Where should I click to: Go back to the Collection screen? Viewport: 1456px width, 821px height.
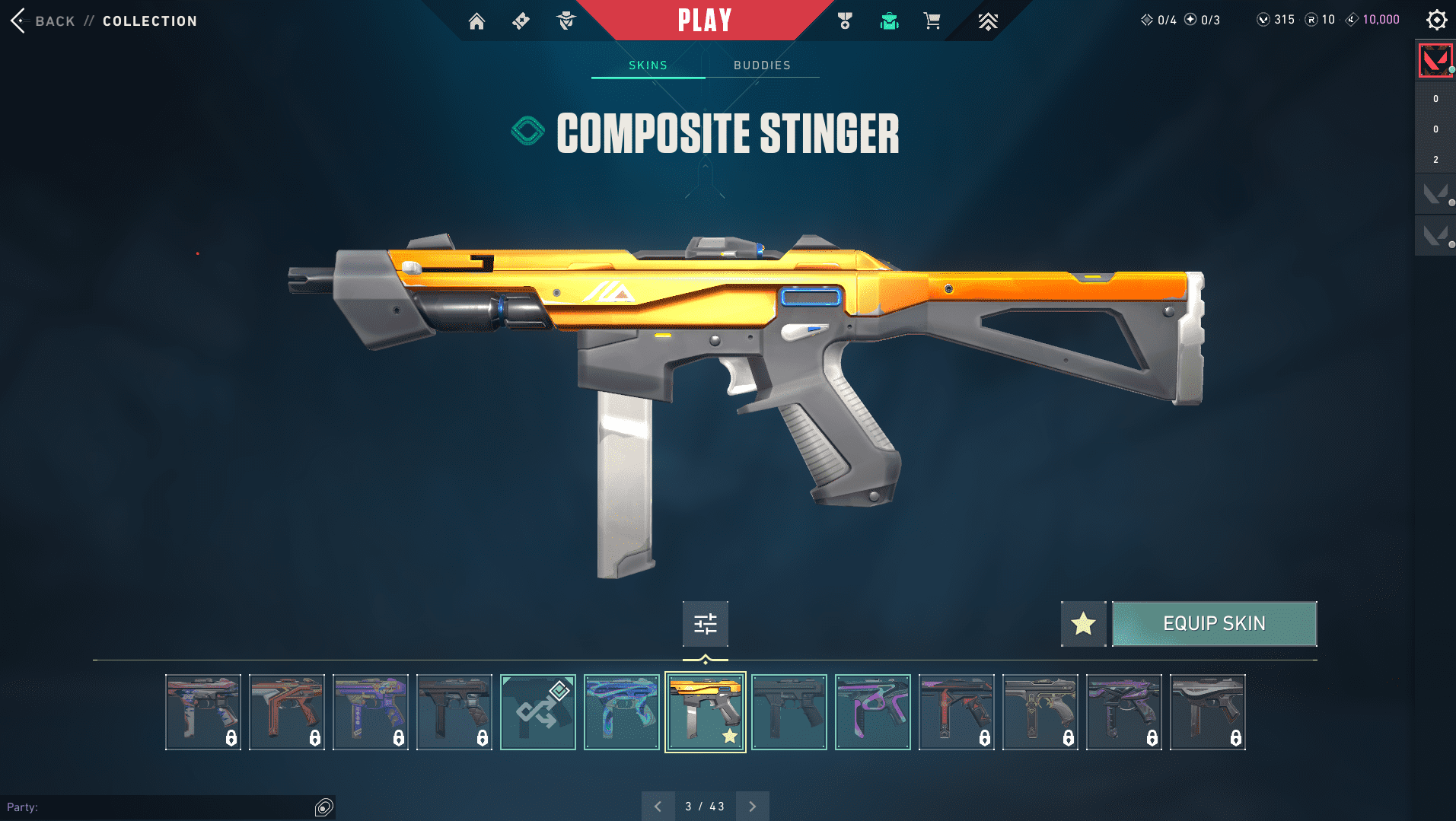(x=46, y=21)
